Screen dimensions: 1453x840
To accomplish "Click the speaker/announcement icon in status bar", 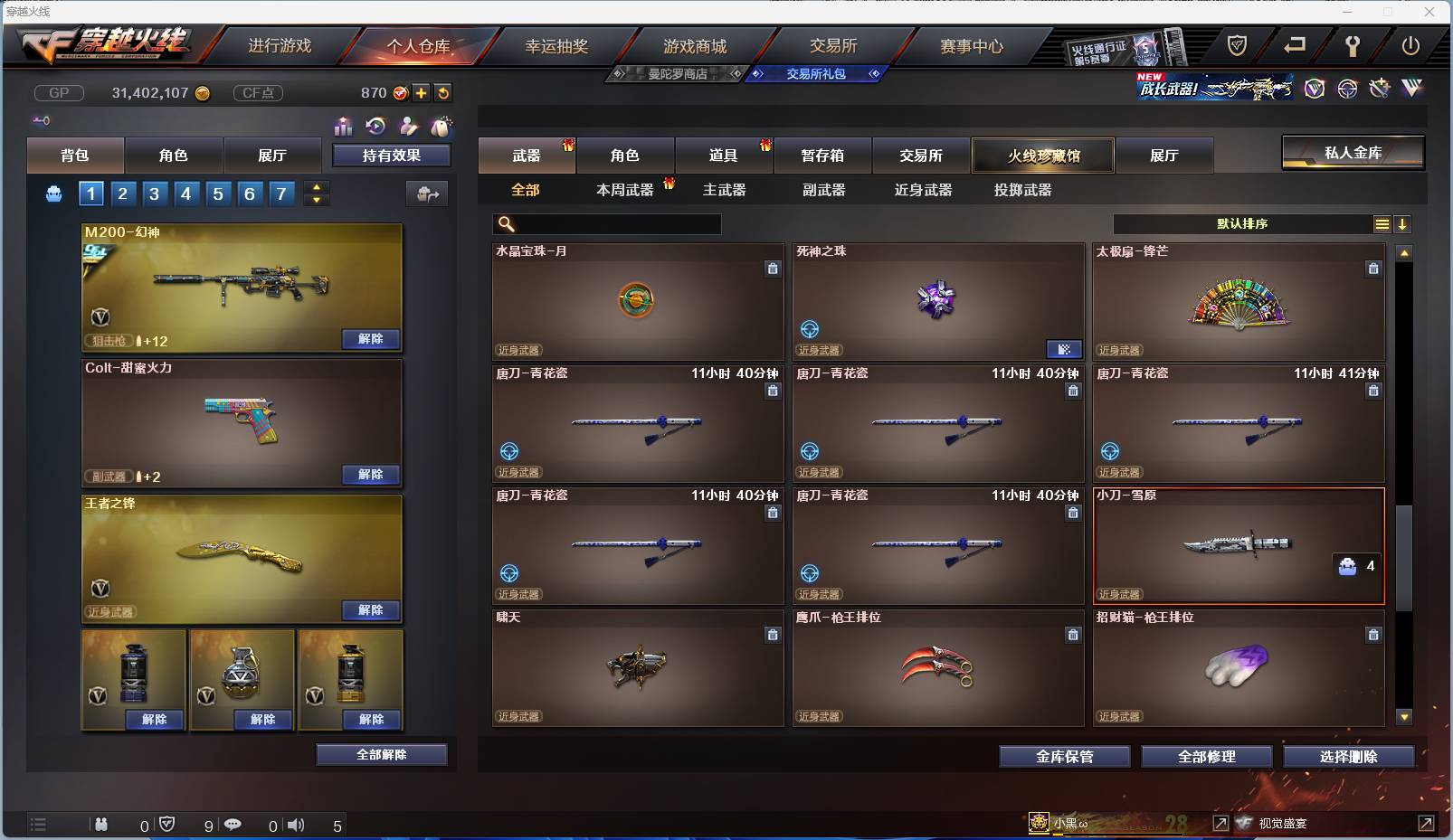I will (x=296, y=825).
